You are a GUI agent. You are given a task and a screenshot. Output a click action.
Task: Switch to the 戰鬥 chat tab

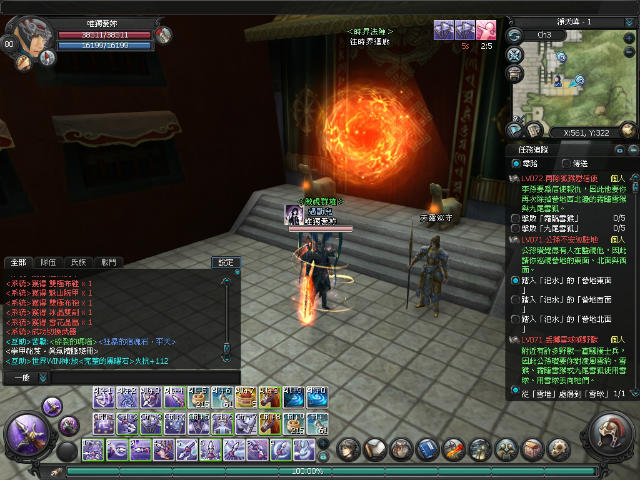pyautogui.click(x=108, y=261)
